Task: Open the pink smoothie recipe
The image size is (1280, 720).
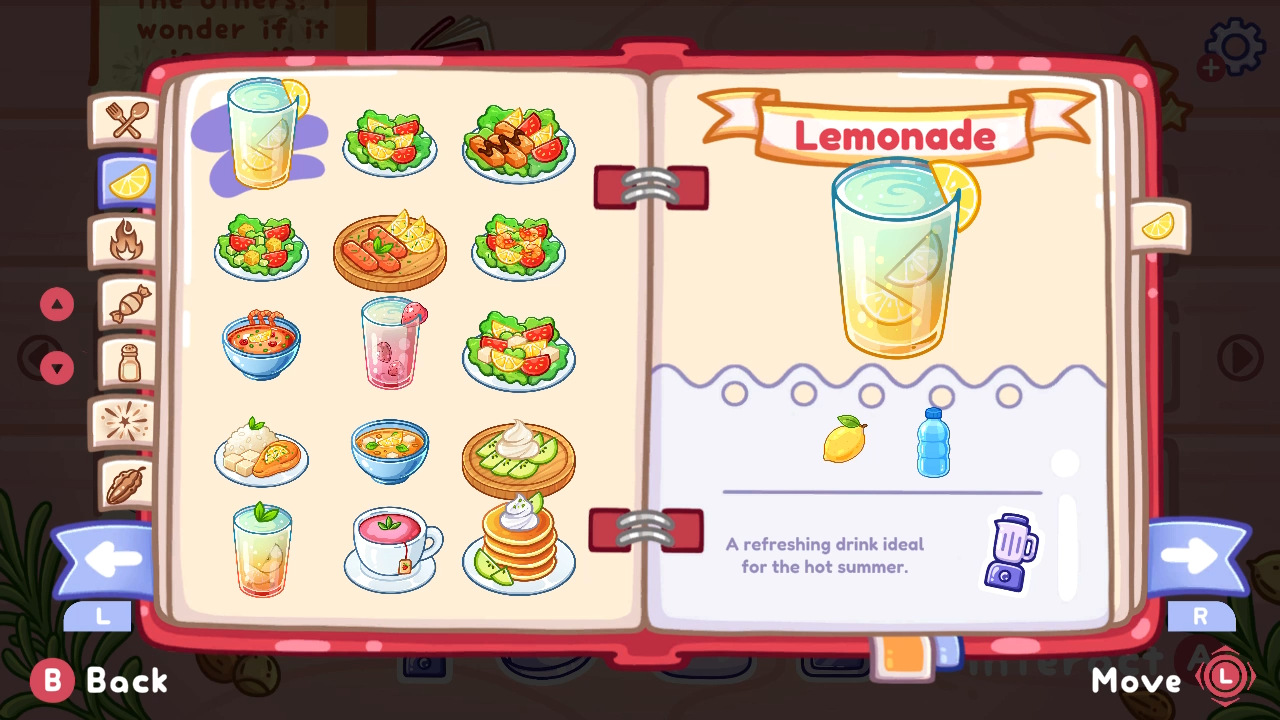Action: pos(390,345)
